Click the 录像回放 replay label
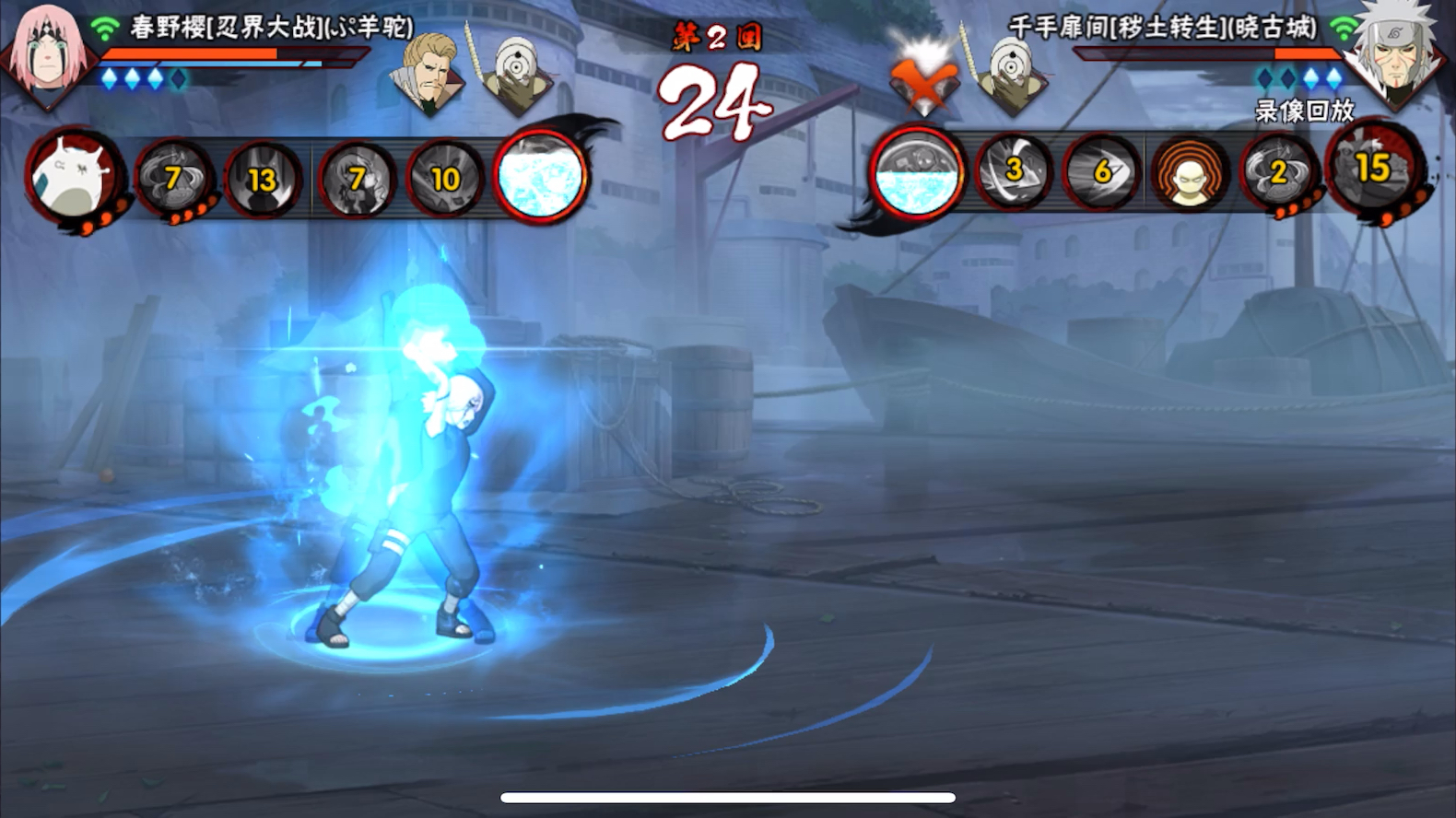The image size is (1456, 818). click(x=1304, y=111)
